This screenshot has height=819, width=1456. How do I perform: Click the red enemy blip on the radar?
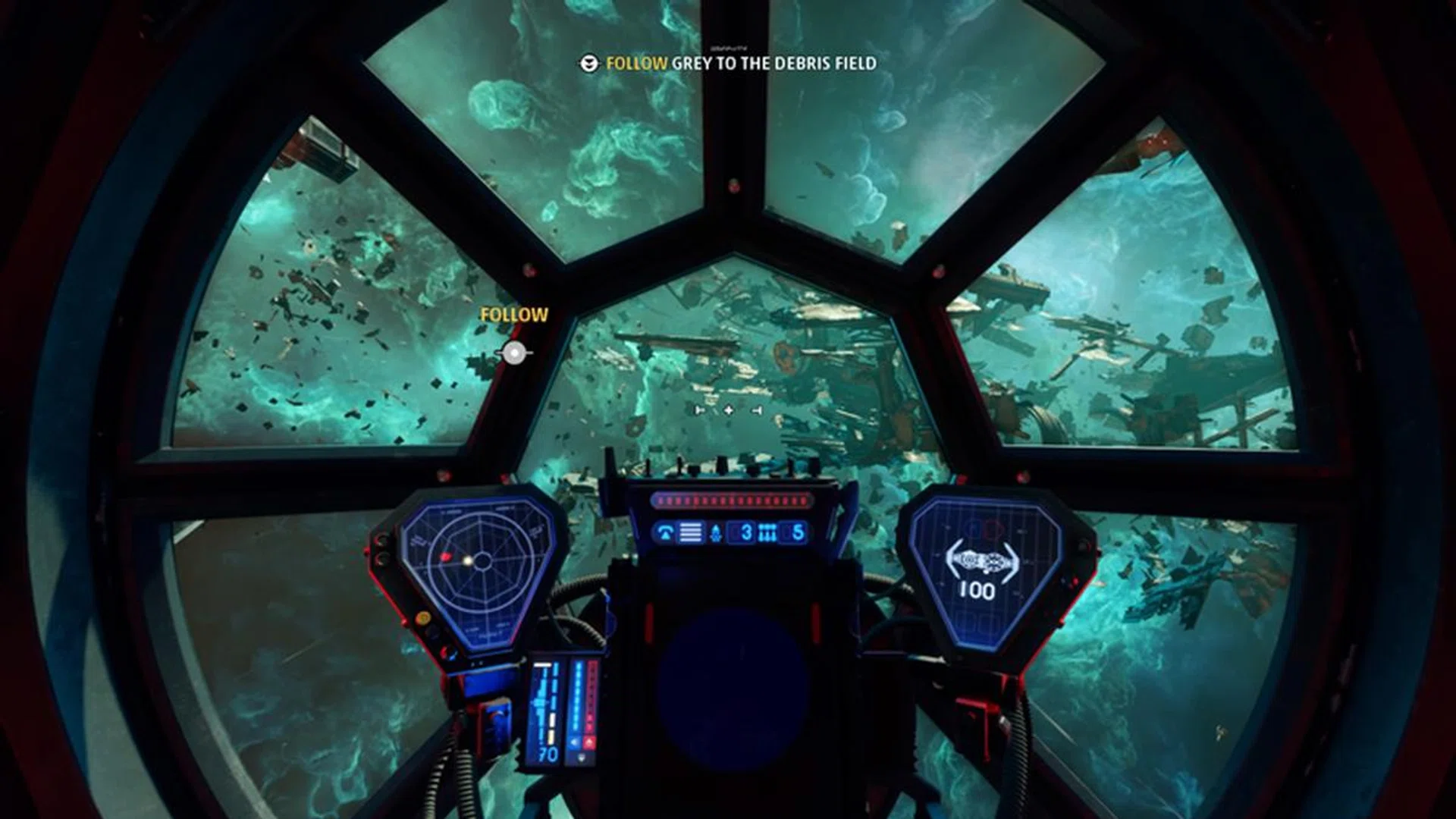[x=447, y=557]
